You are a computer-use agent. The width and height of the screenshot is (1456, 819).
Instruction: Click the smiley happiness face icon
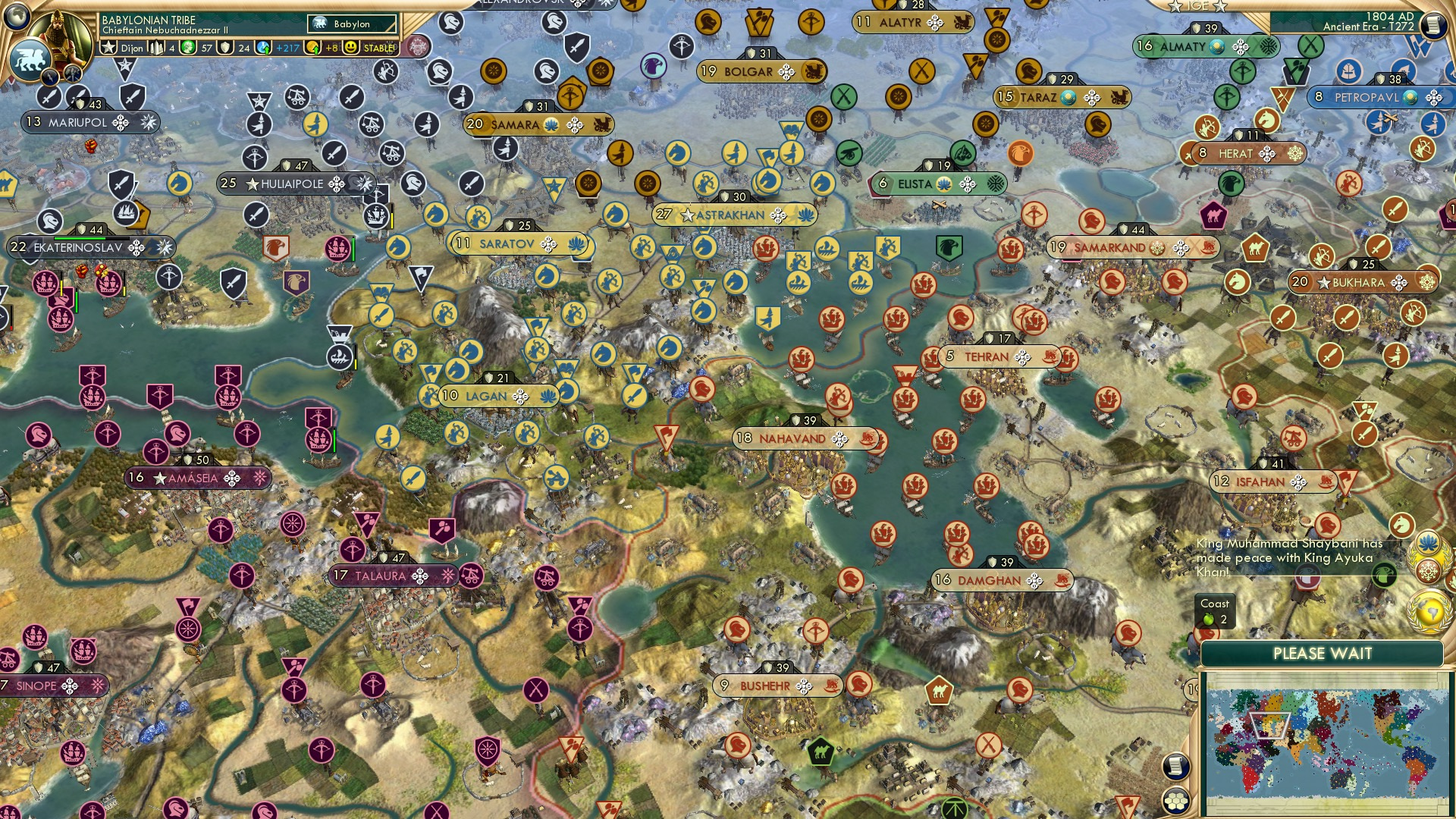[x=350, y=48]
